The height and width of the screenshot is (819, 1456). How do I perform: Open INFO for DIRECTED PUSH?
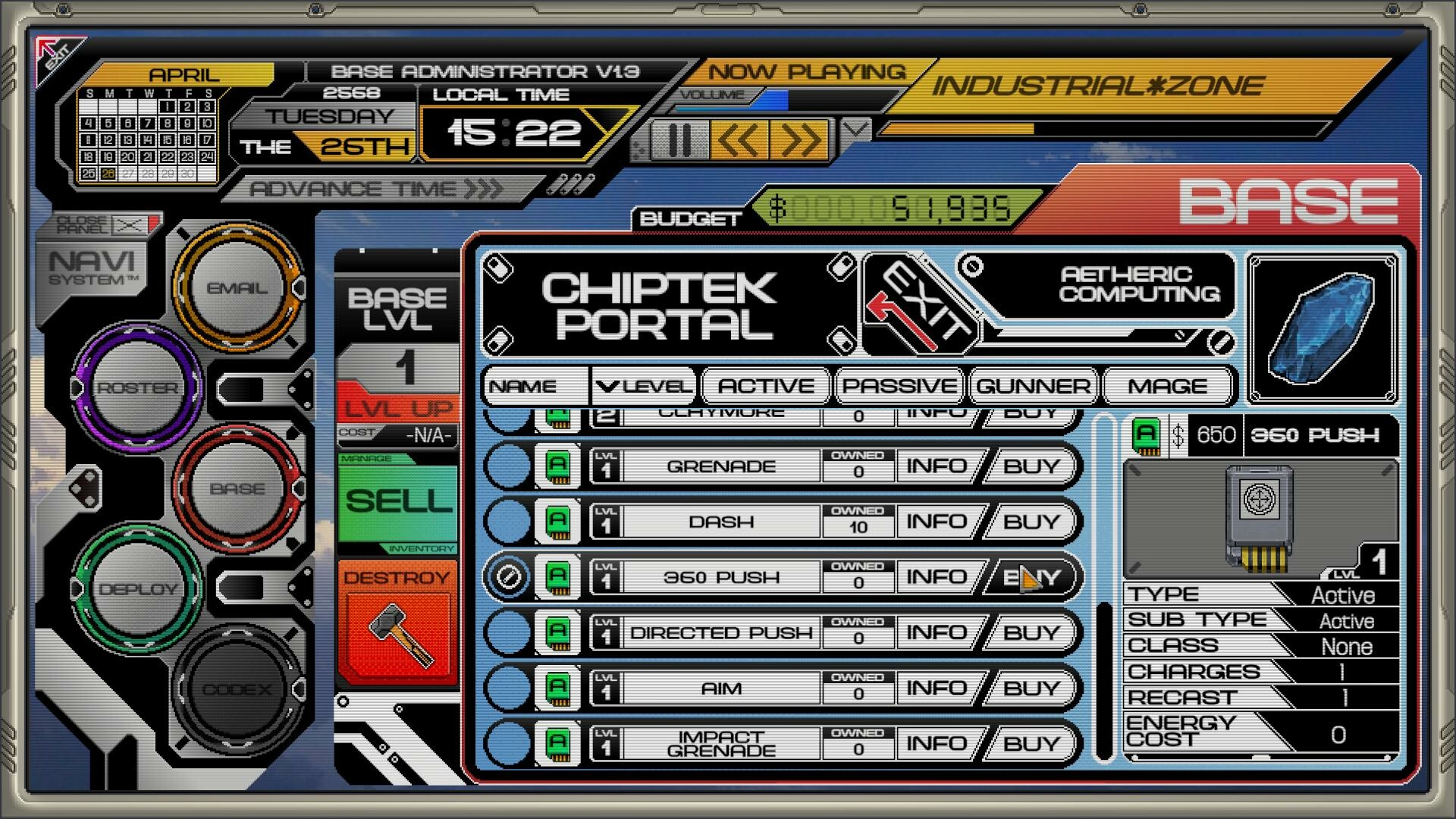939,632
